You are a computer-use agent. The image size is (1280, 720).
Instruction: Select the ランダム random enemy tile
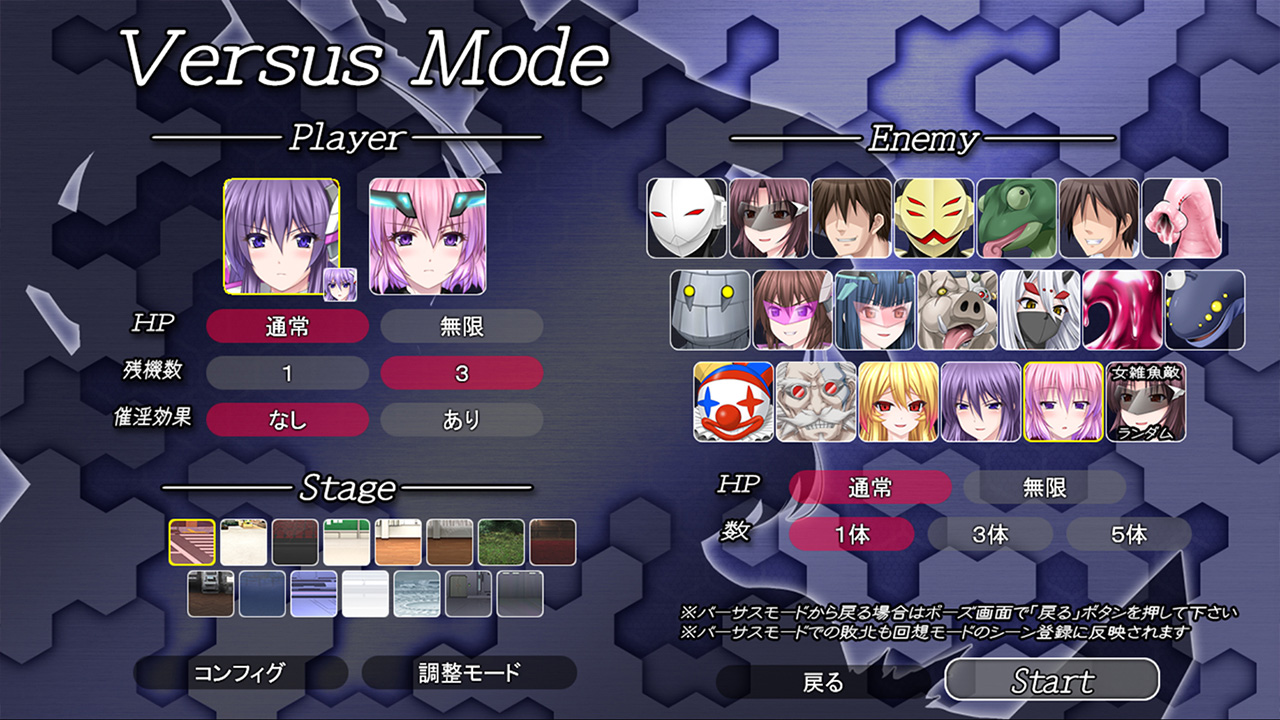[1146, 402]
